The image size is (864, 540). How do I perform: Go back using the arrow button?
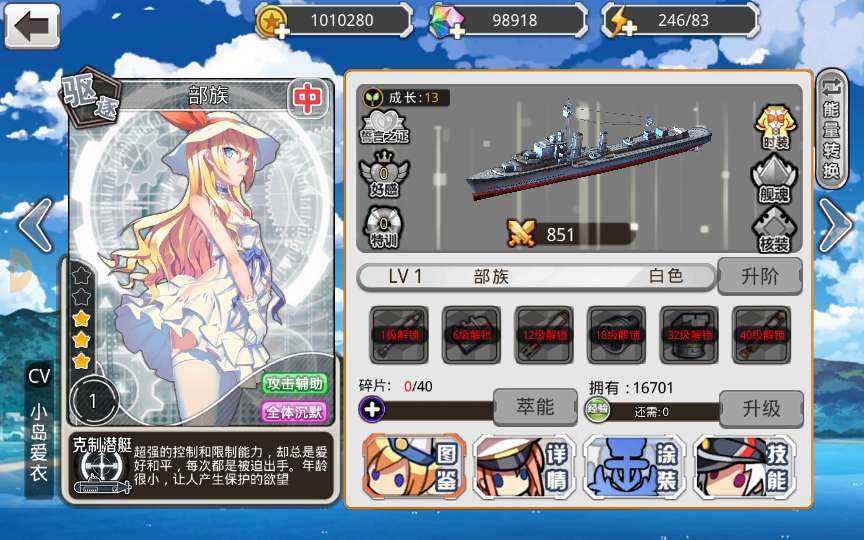32,25
